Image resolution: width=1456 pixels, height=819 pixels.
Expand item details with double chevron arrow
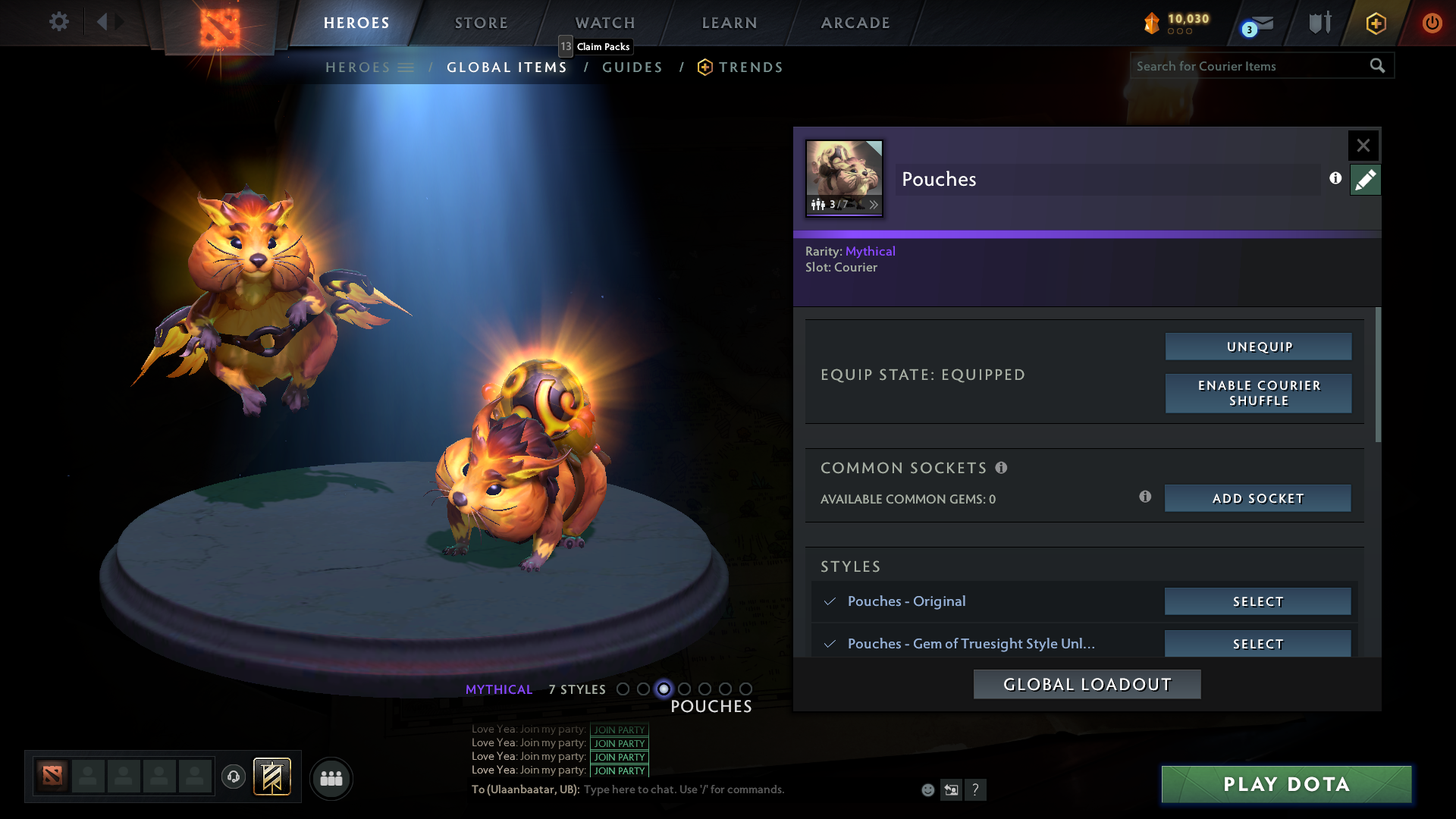coord(874,204)
